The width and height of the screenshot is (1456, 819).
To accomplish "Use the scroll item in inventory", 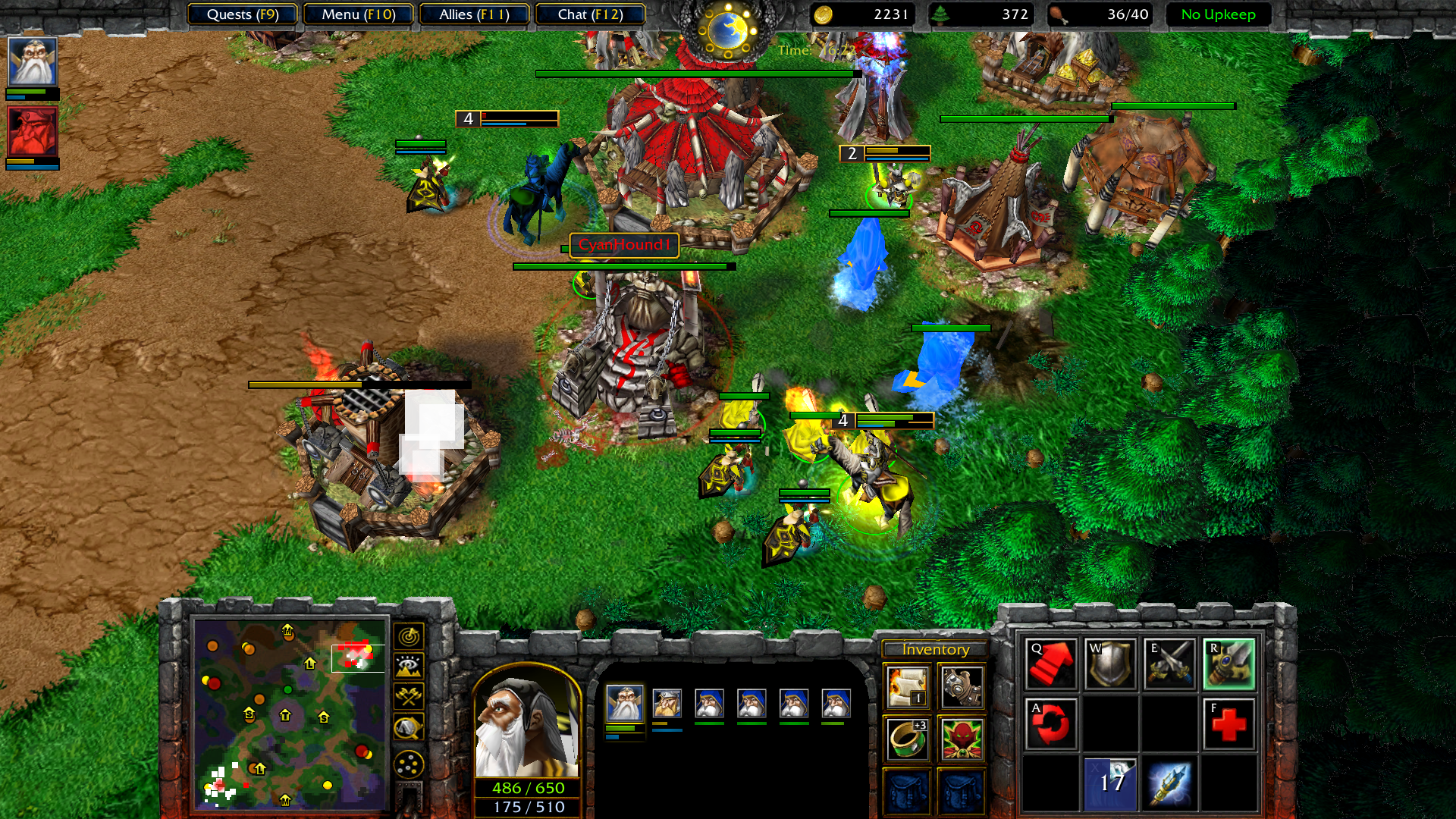I will 907,686.
